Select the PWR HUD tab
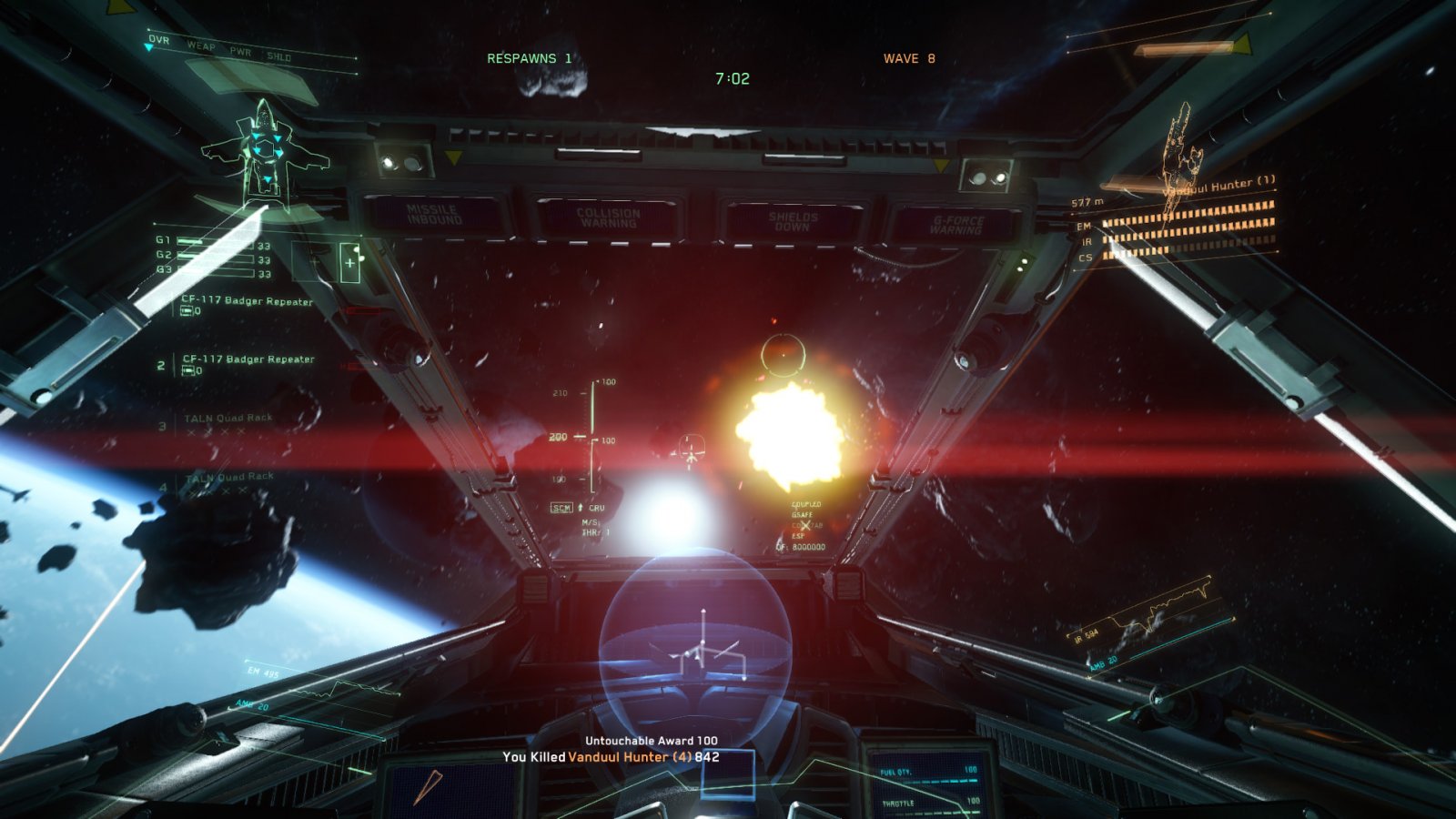 click(240, 52)
